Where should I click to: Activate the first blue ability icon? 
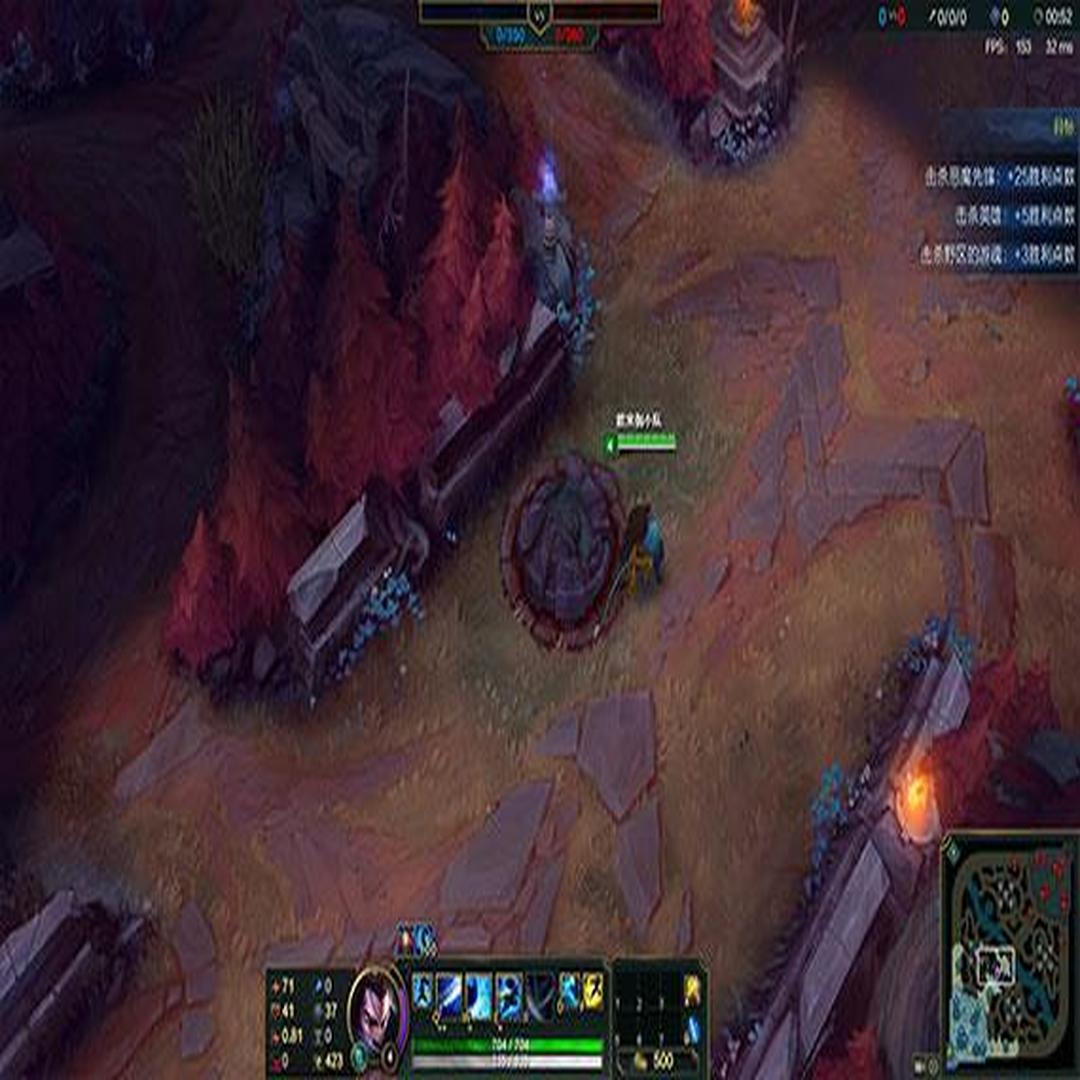click(x=423, y=990)
